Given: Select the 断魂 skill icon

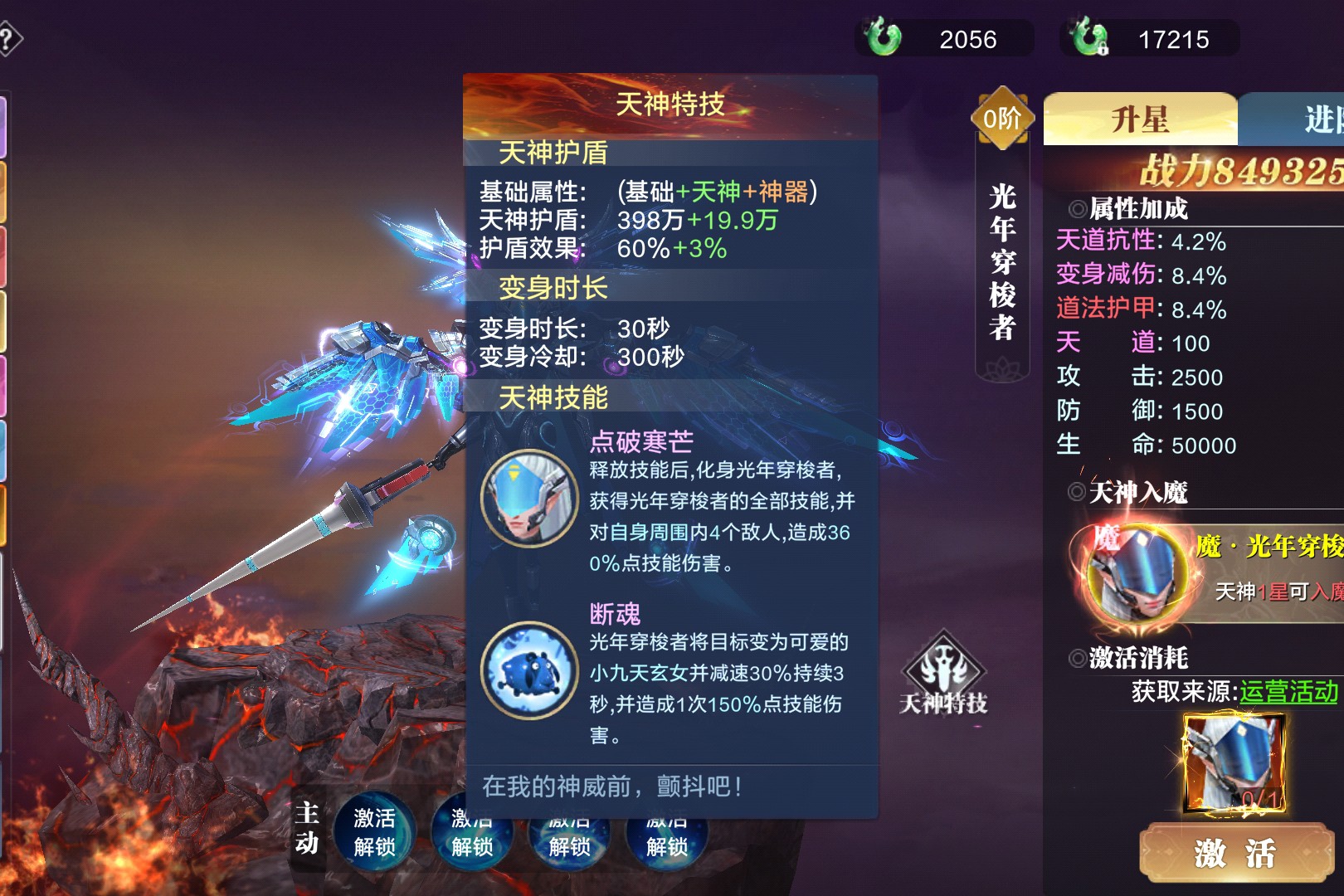Looking at the screenshot, I should (530, 670).
